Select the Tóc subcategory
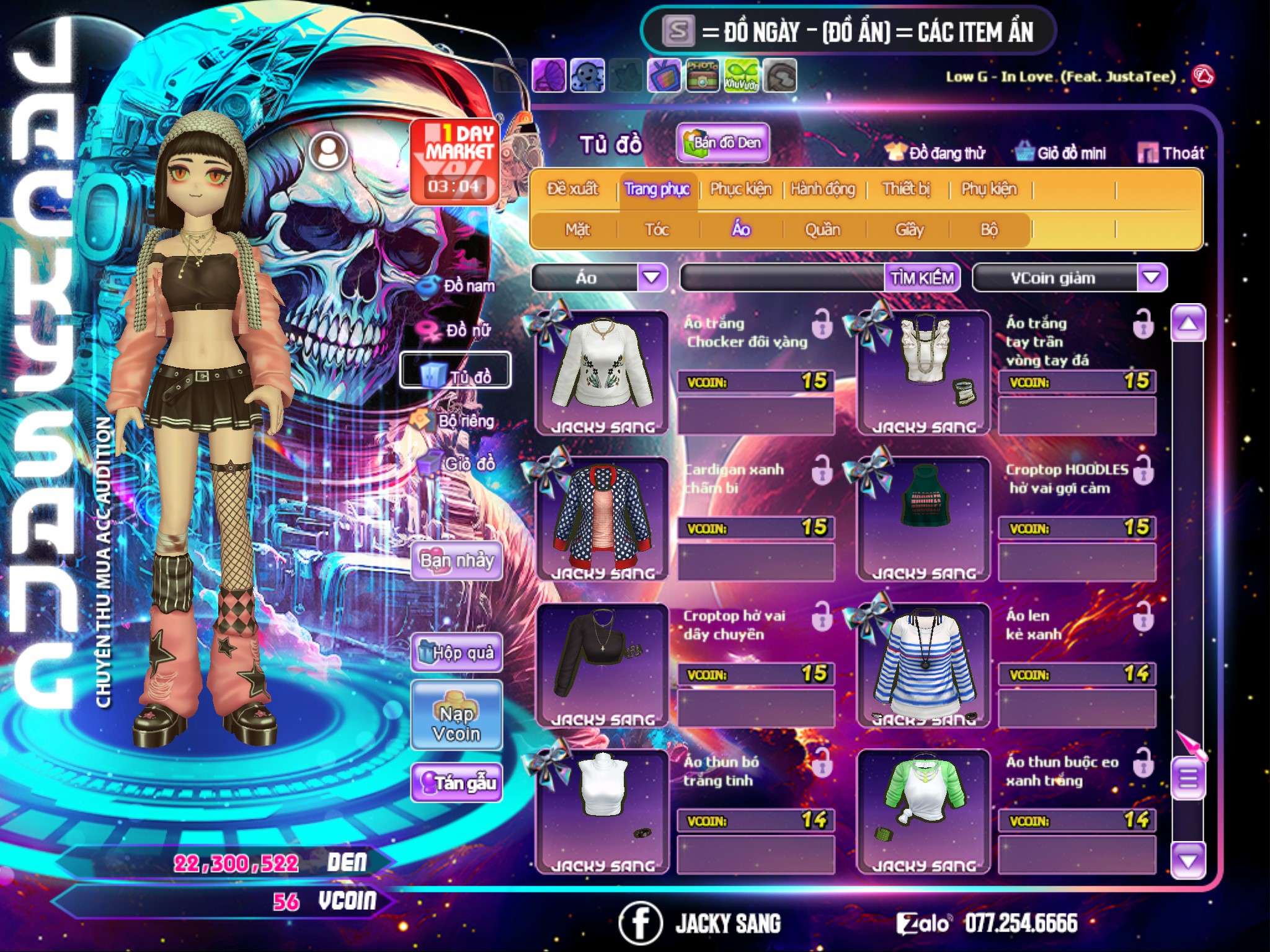1270x952 pixels. 657,230
